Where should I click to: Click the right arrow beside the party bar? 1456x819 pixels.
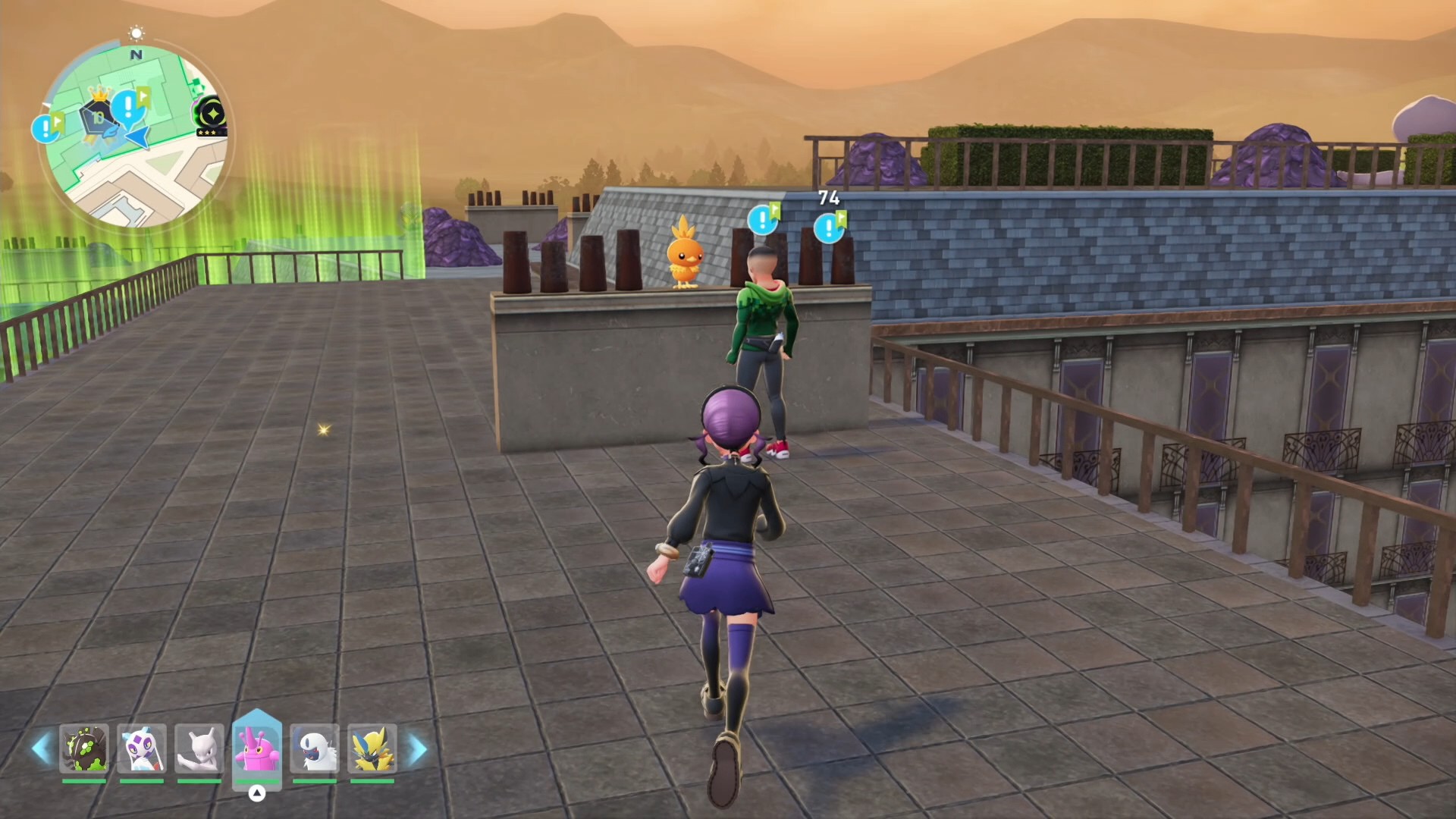[418, 748]
